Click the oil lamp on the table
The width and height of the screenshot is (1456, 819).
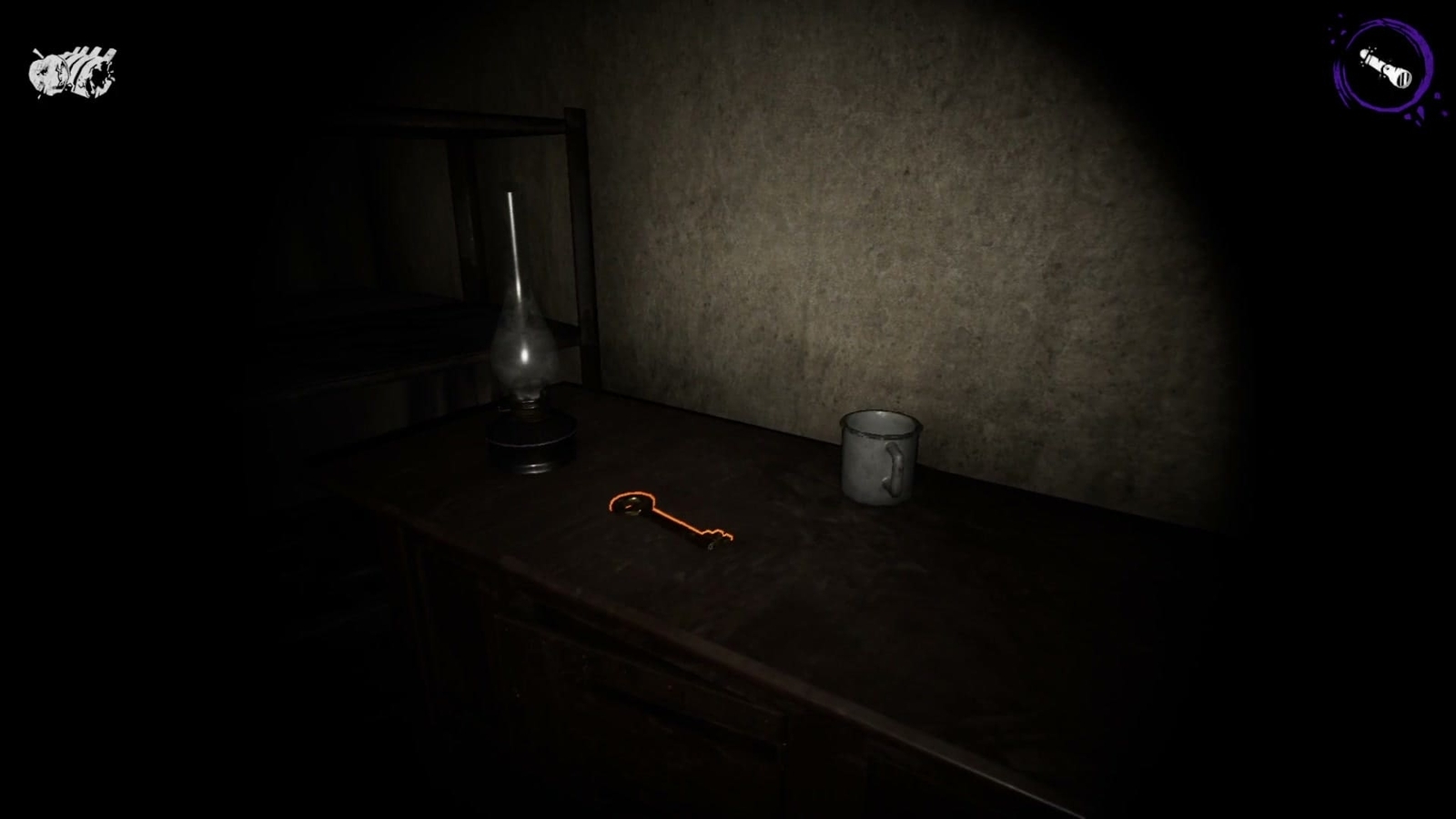pos(526,382)
